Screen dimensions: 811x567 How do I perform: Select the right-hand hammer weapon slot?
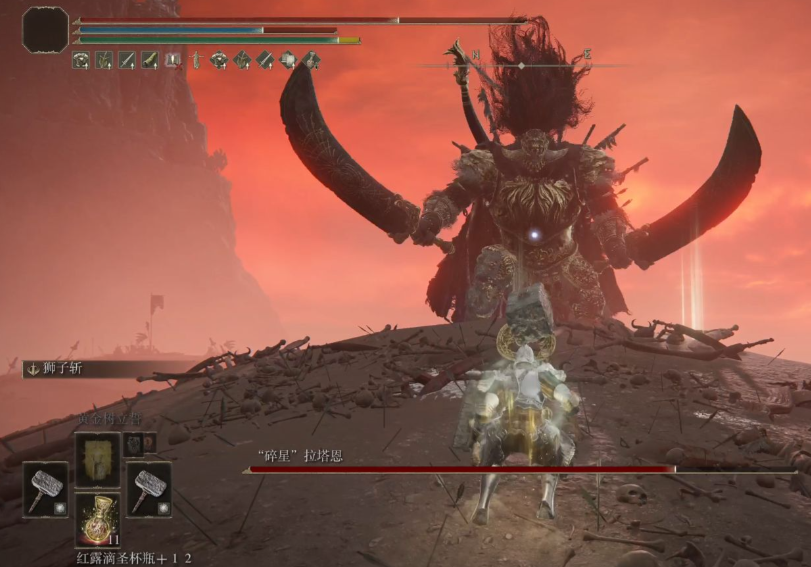point(149,490)
